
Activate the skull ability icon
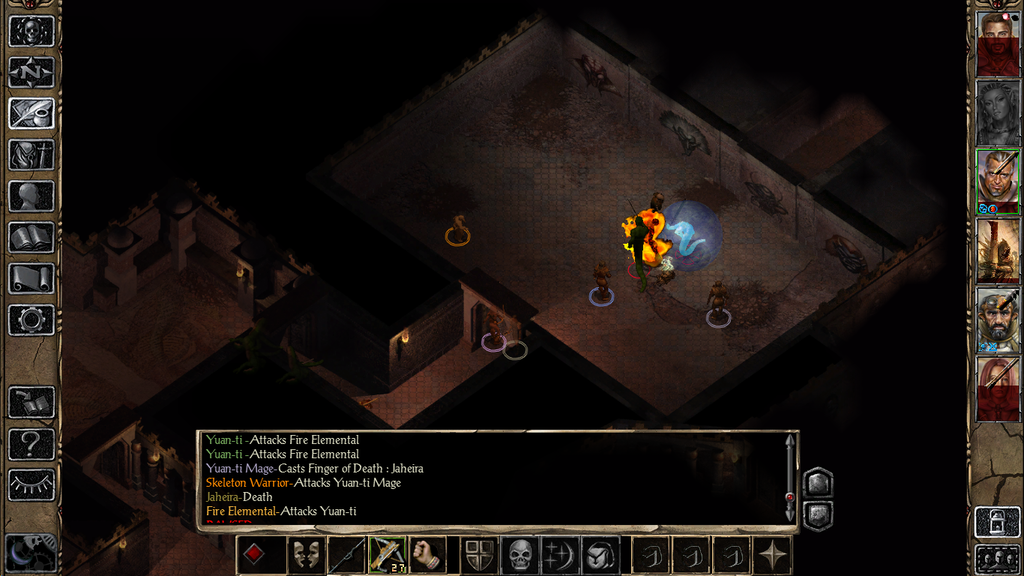pyautogui.click(x=520, y=555)
